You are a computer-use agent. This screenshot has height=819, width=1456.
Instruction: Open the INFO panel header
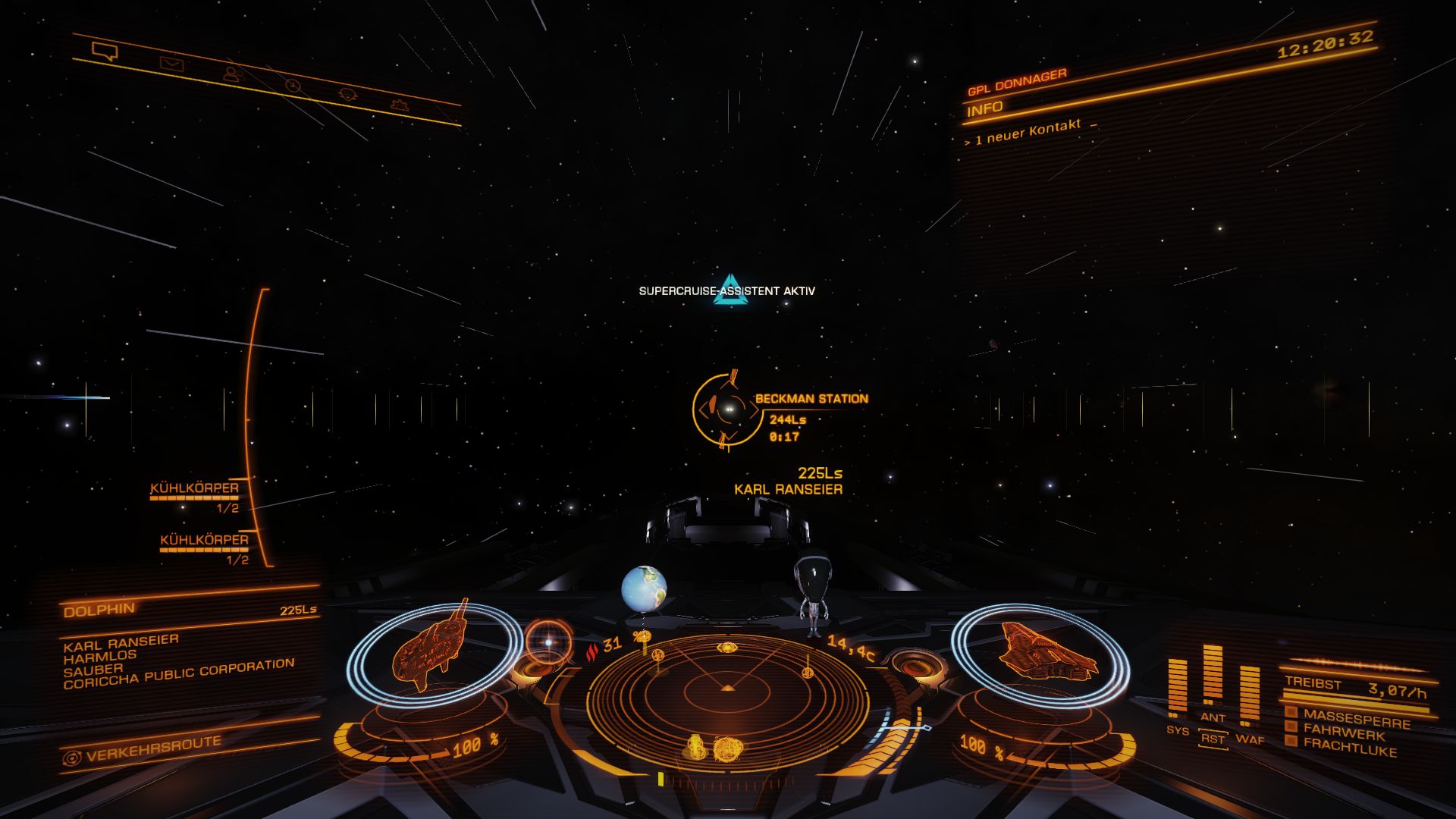pos(985,108)
